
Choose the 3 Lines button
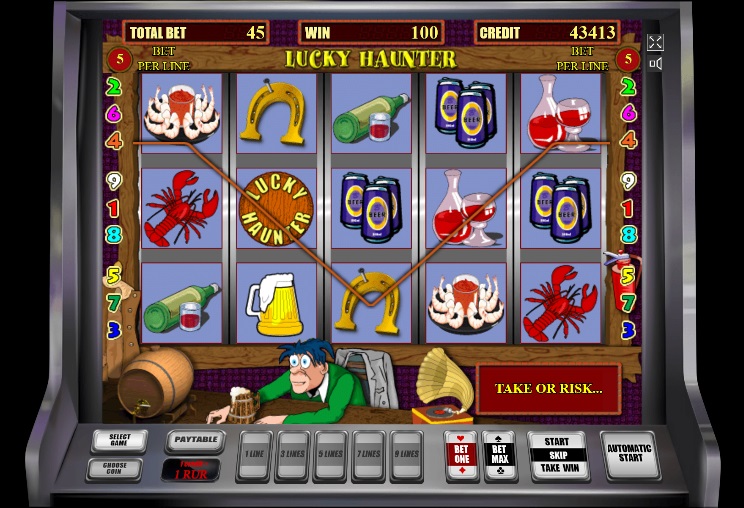click(x=292, y=454)
